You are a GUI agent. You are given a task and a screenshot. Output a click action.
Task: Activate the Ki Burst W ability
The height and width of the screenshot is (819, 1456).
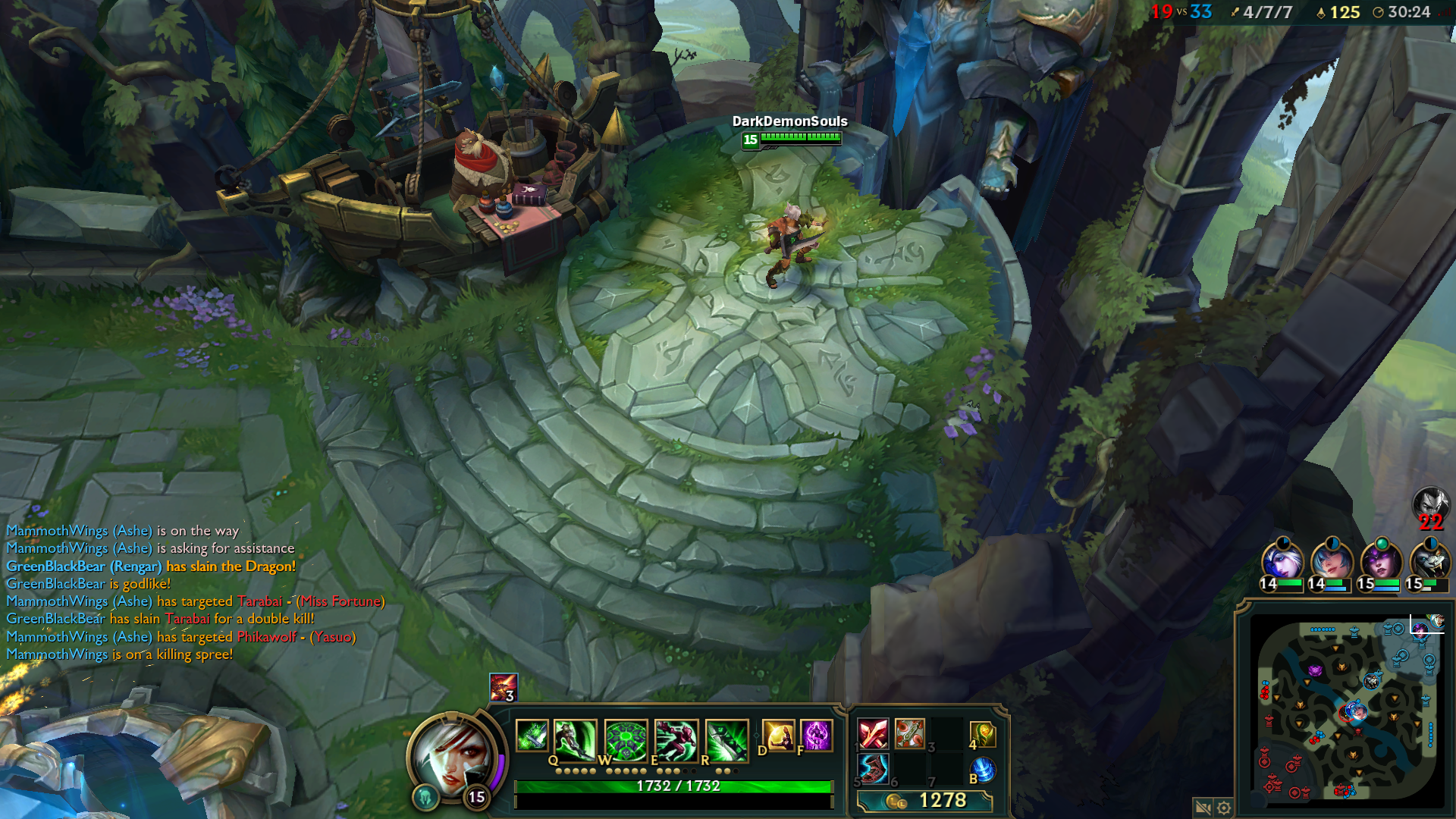click(x=626, y=739)
